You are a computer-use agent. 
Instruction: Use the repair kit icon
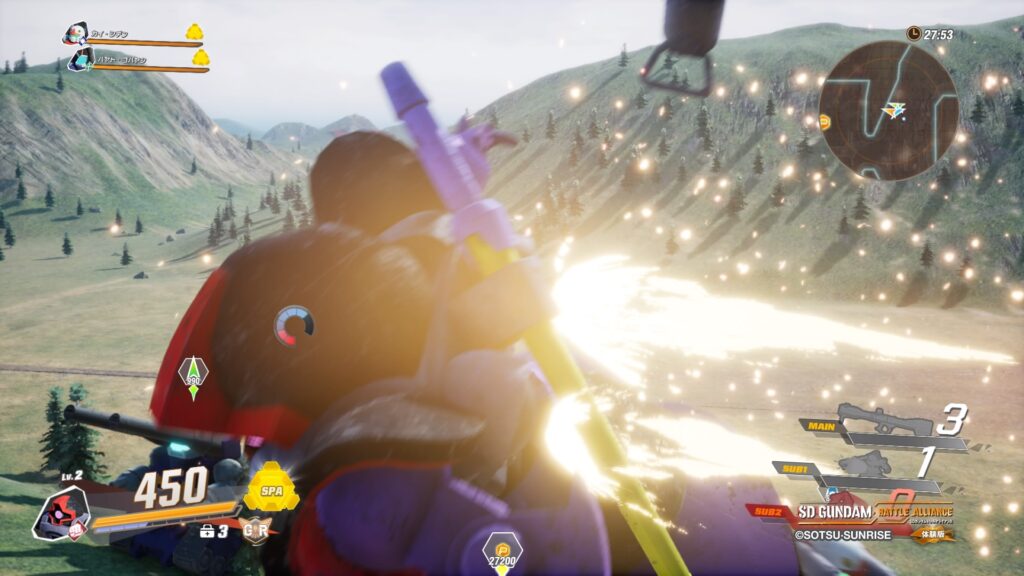[x=206, y=531]
